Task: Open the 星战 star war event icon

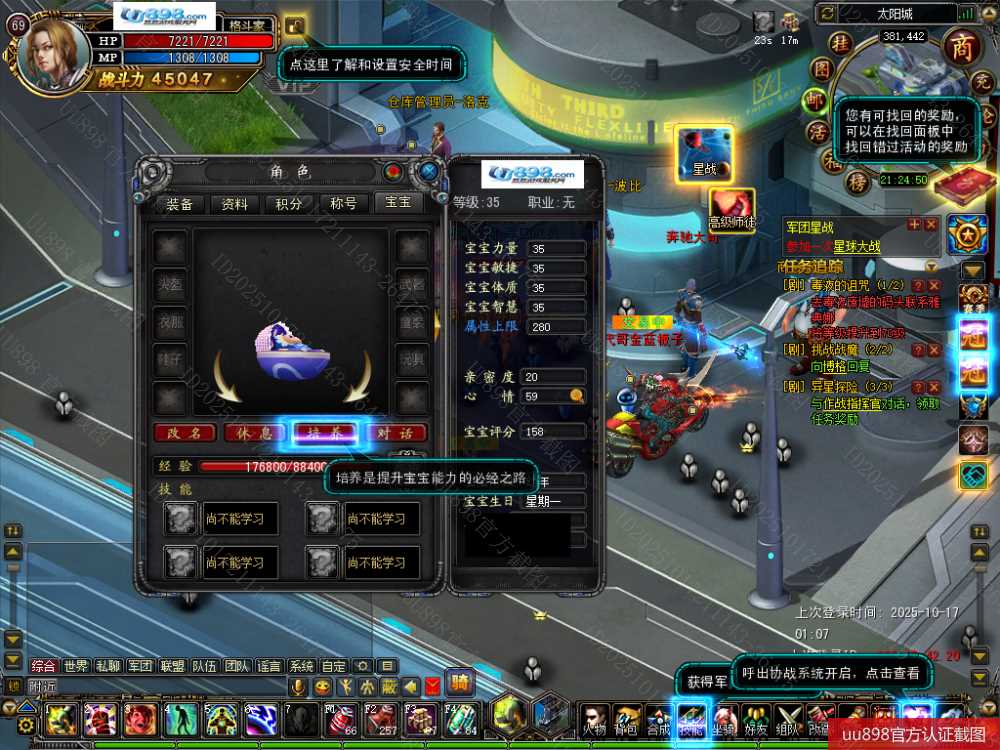Action: (x=705, y=154)
